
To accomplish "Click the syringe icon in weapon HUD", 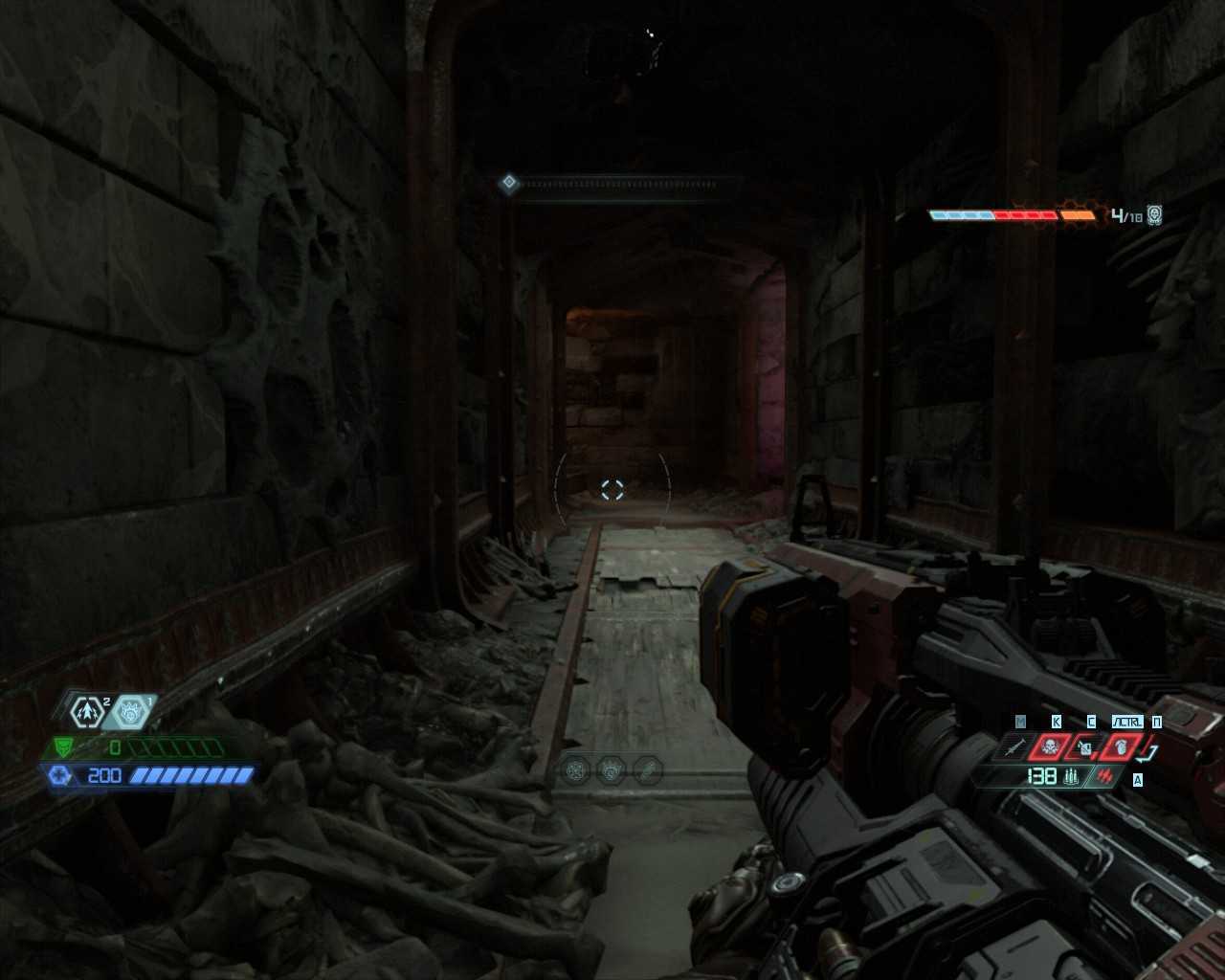I will point(1015,746).
